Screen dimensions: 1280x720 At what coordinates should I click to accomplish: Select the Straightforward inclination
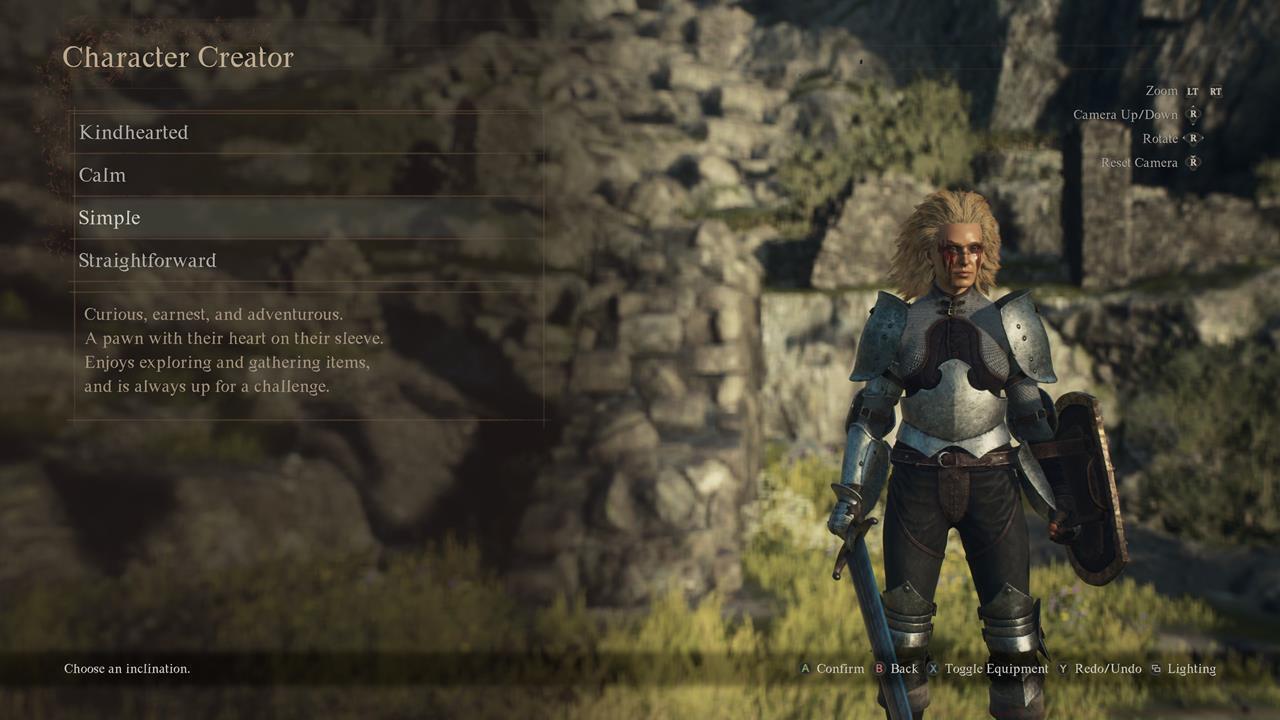148,261
